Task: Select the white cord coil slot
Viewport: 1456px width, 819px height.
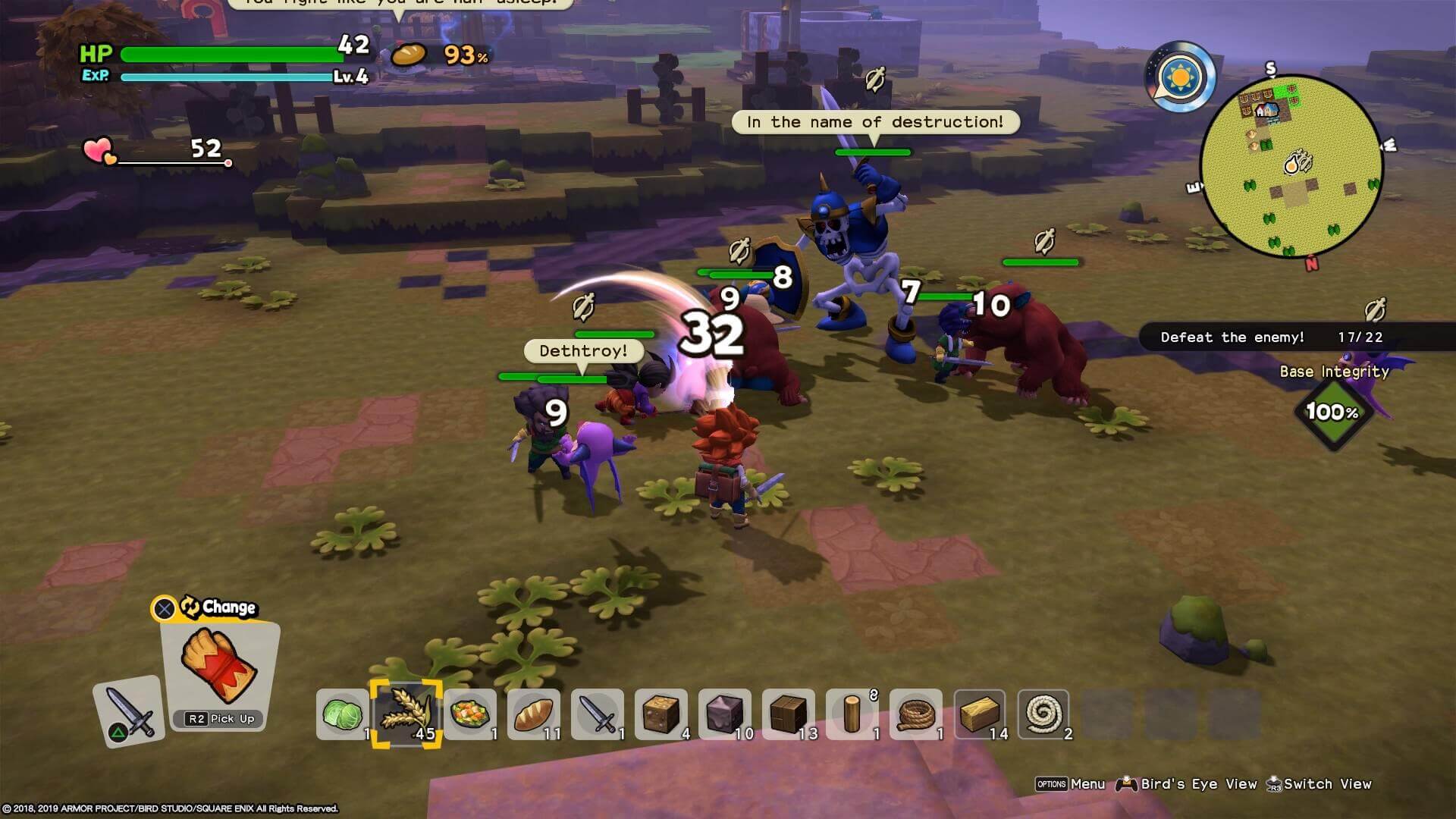Action: [x=1043, y=714]
